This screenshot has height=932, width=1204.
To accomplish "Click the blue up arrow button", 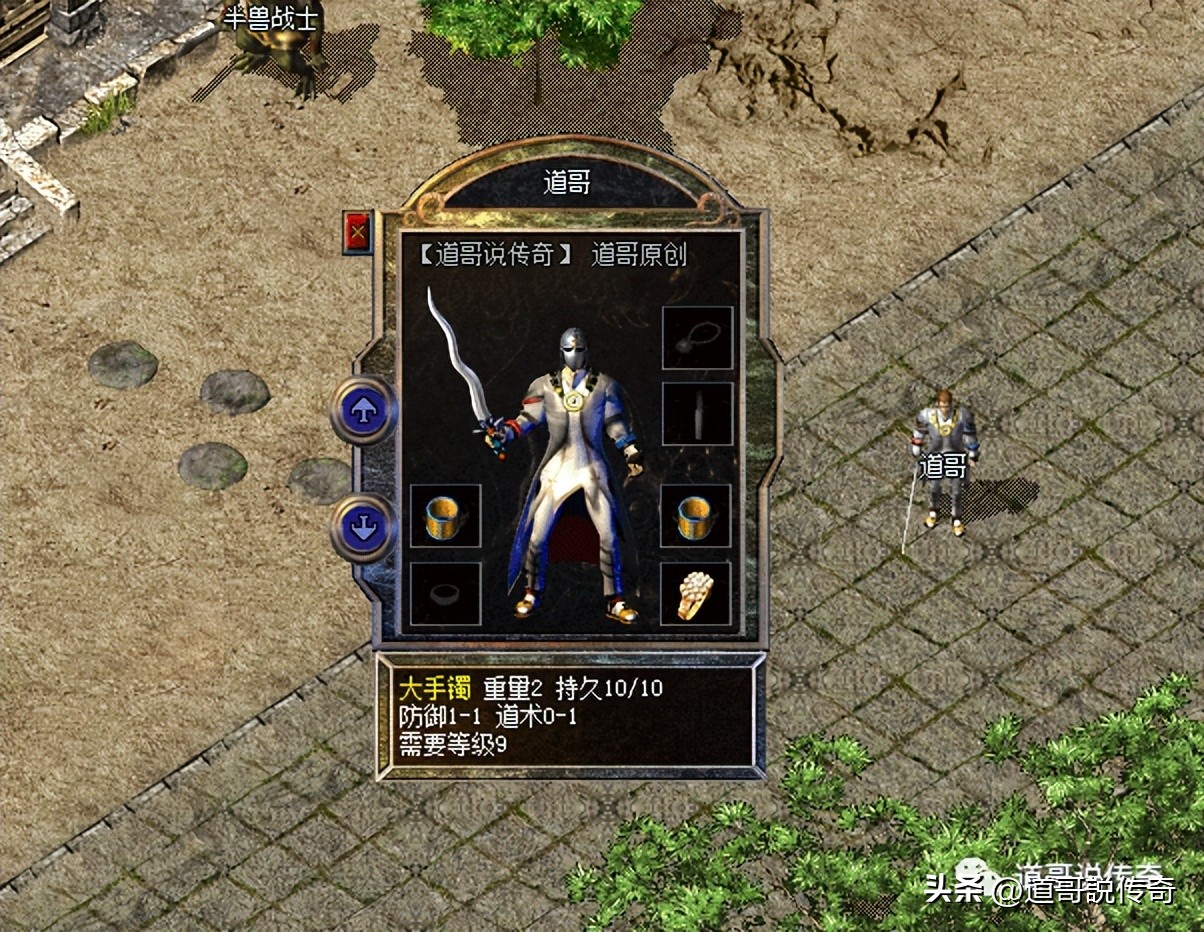I will coord(363,410).
